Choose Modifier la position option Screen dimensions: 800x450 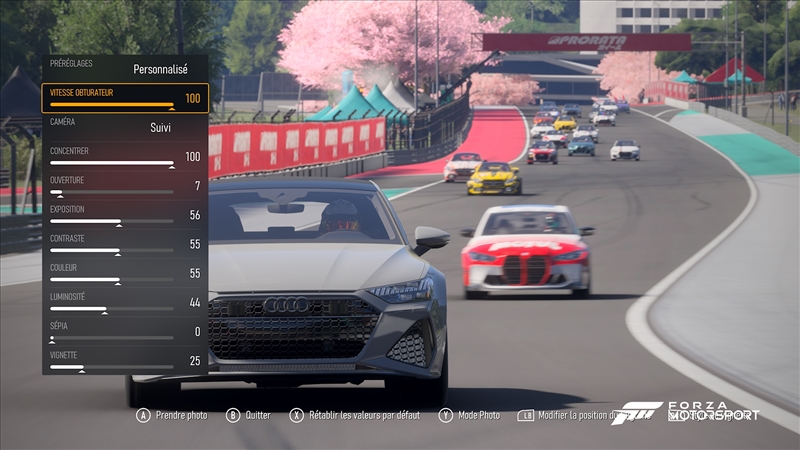565,415
